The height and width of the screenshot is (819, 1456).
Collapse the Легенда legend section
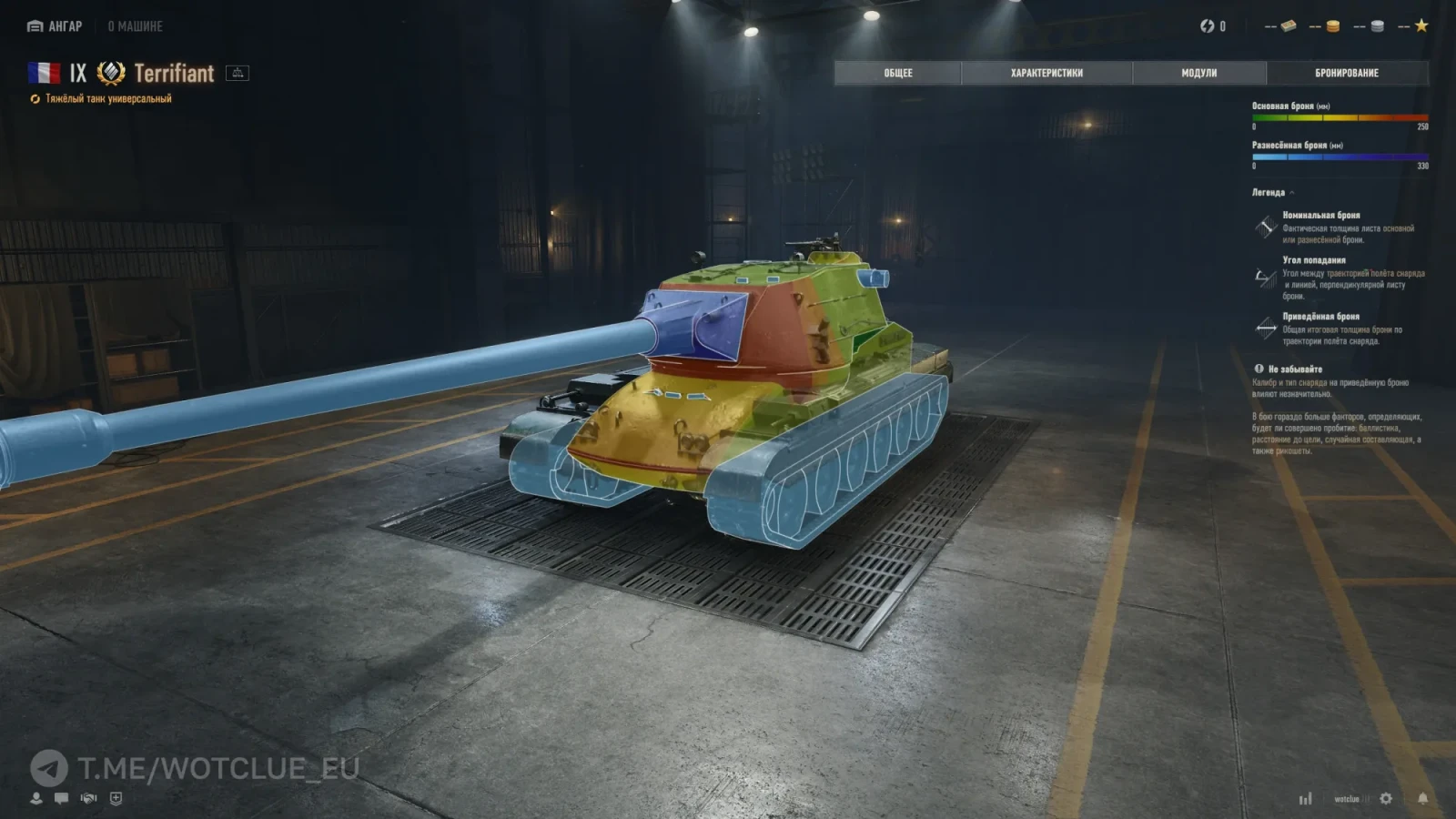coord(1291,193)
